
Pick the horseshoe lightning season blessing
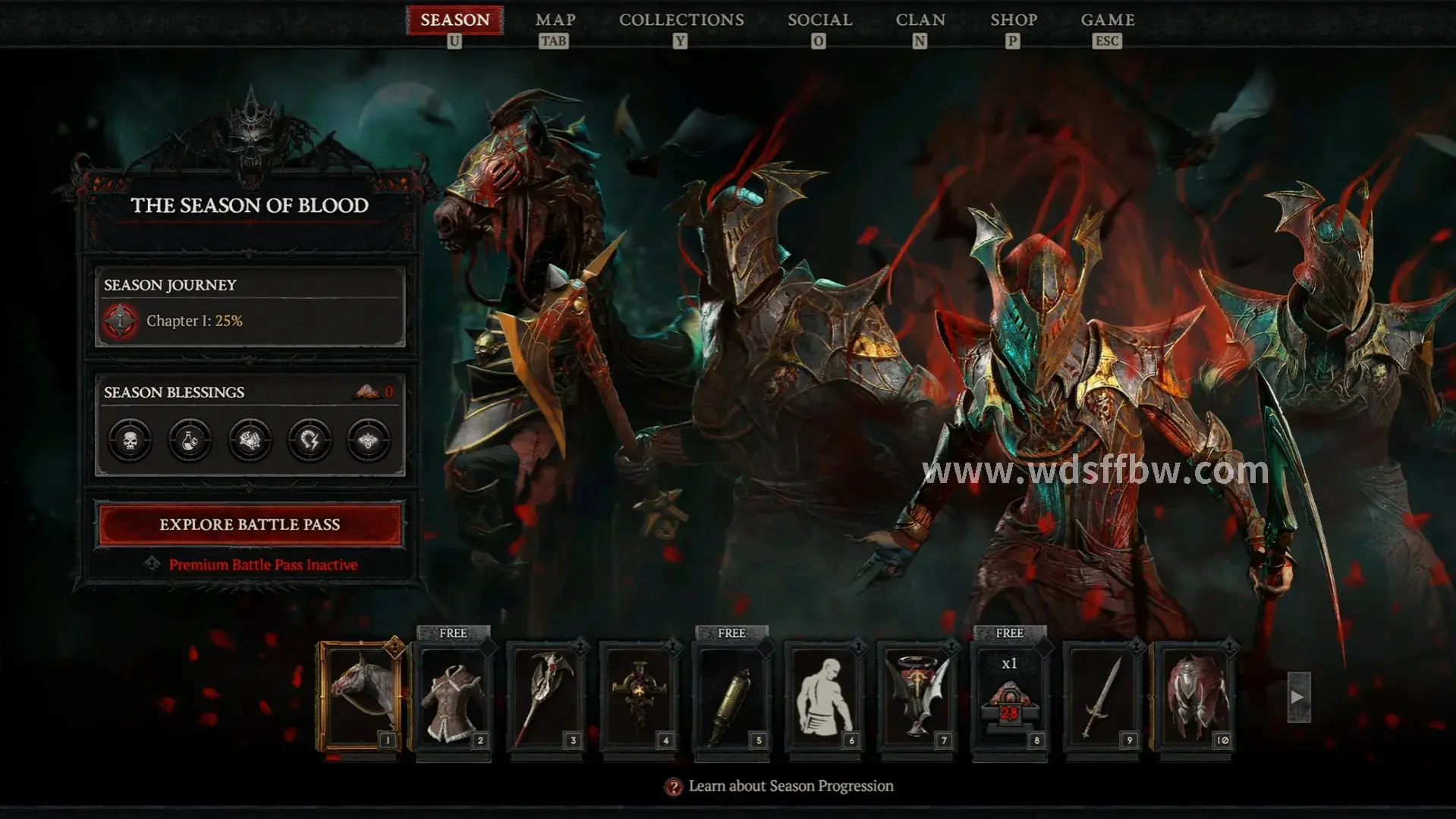(x=310, y=440)
